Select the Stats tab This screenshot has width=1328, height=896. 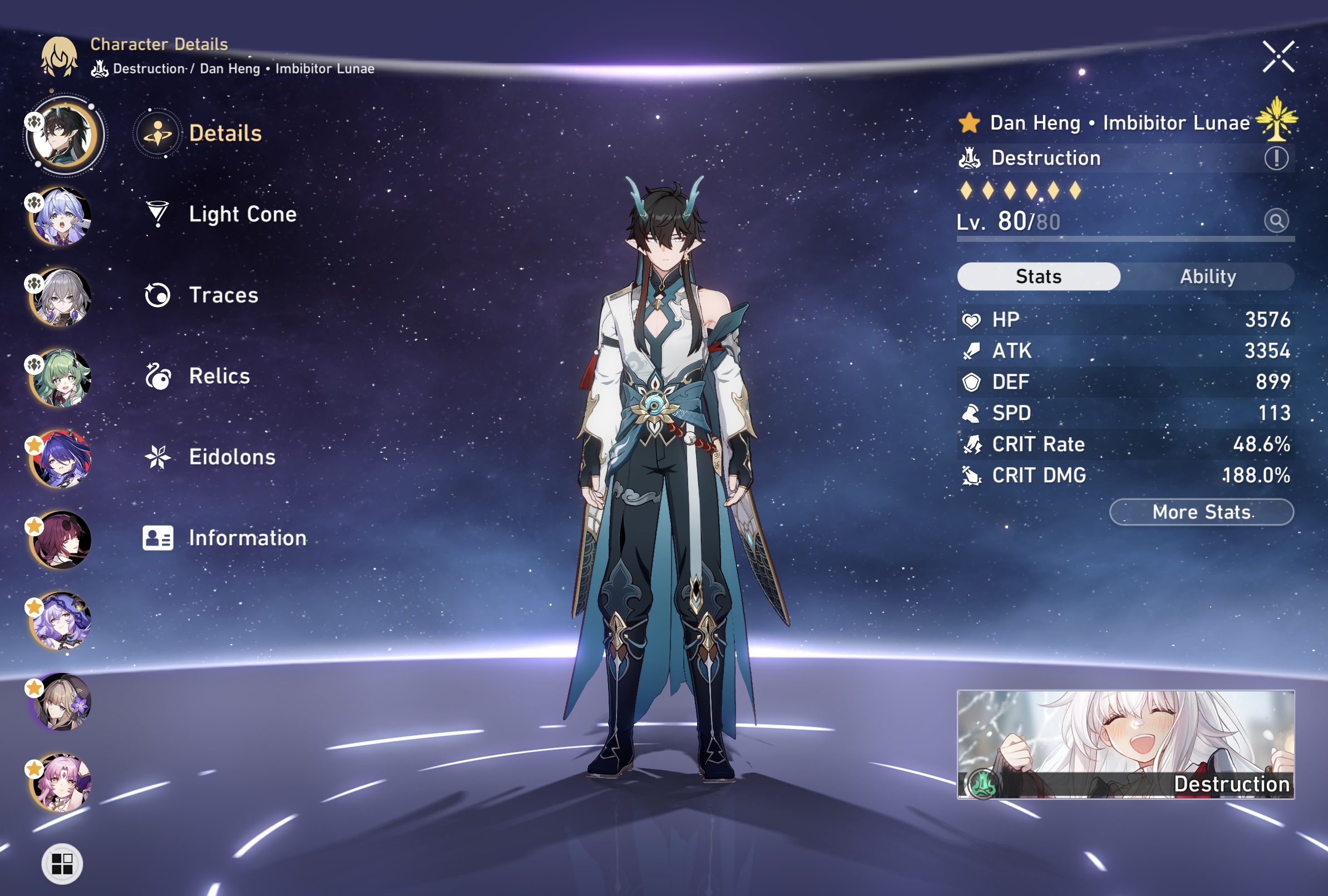(x=1038, y=277)
